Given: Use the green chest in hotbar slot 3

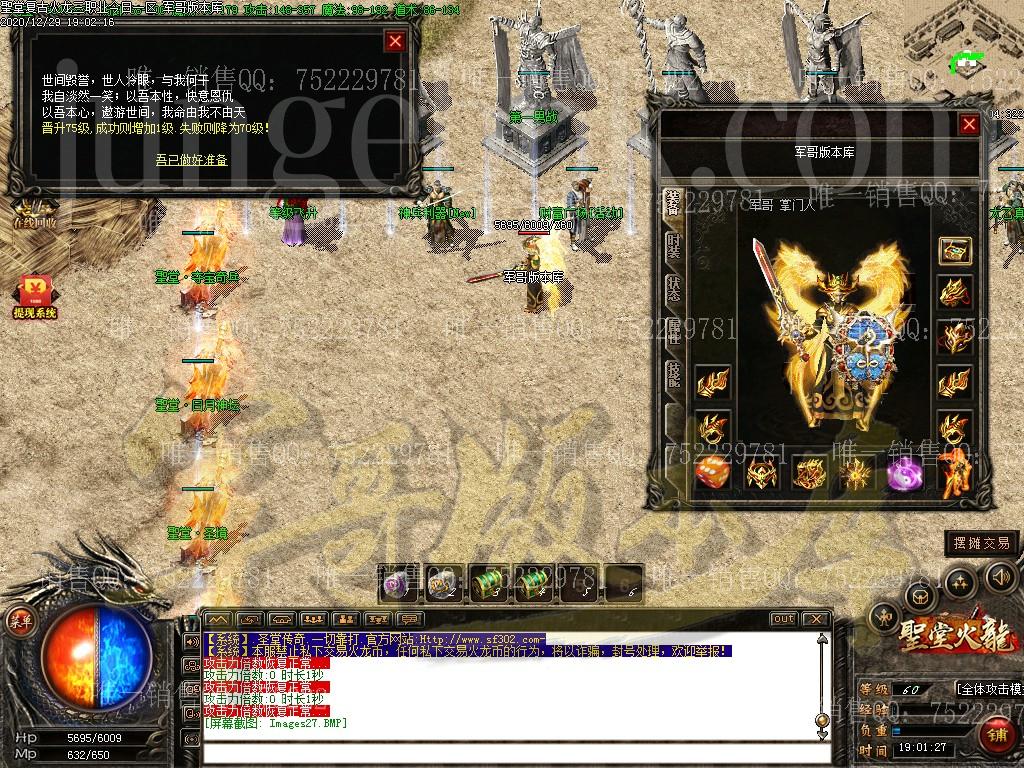Looking at the screenshot, I should 487,583.
